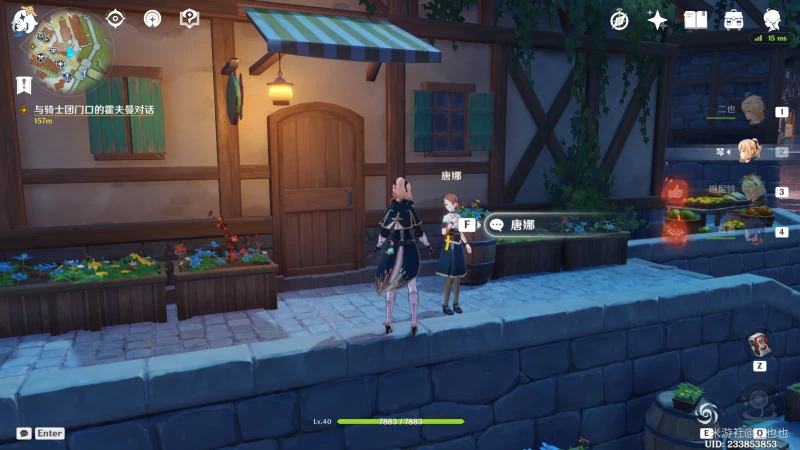Open the chat box speech bubble
Image resolution: width=800 pixels, height=450 pixels.
click(24, 434)
